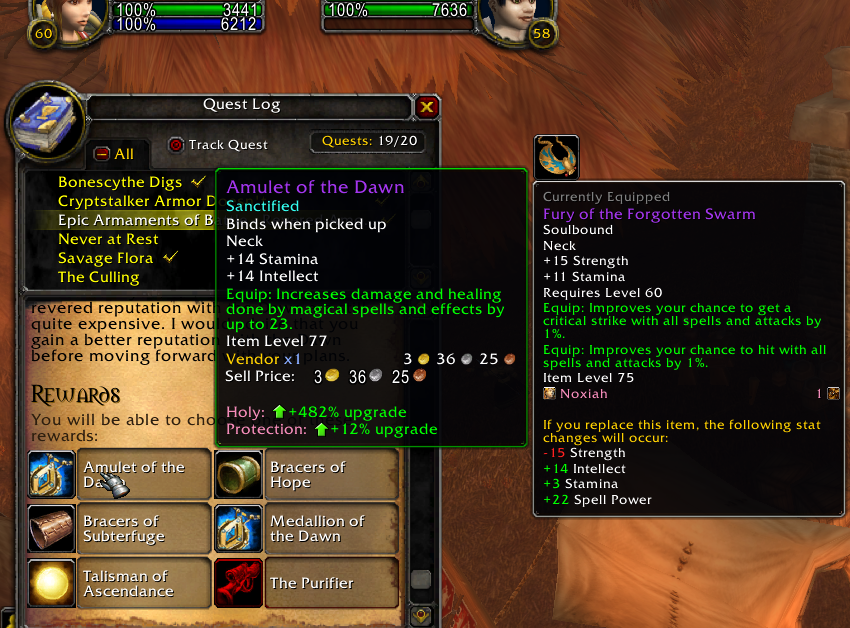Click the quest description scroll-down arrow
850x628 pixels.
coord(421,615)
